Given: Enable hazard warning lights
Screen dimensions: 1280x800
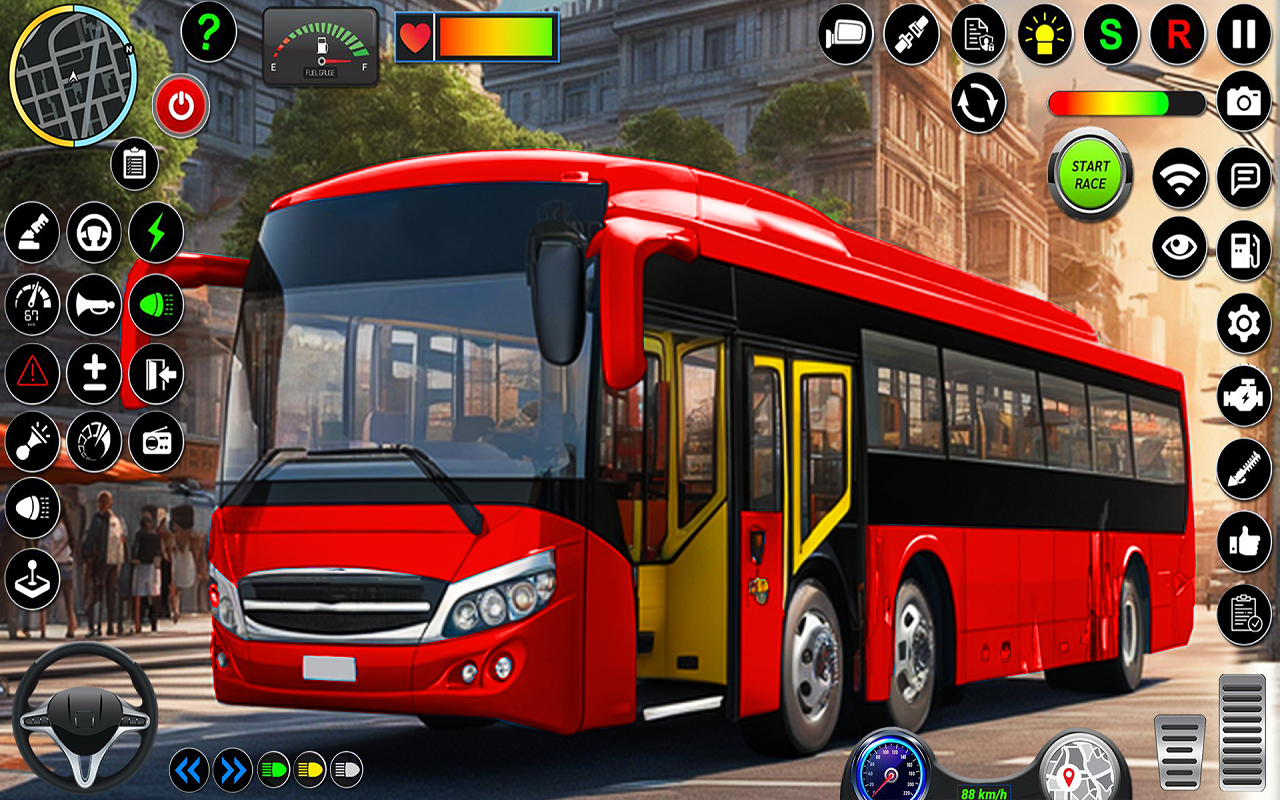Looking at the screenshot, I should 32,373.
